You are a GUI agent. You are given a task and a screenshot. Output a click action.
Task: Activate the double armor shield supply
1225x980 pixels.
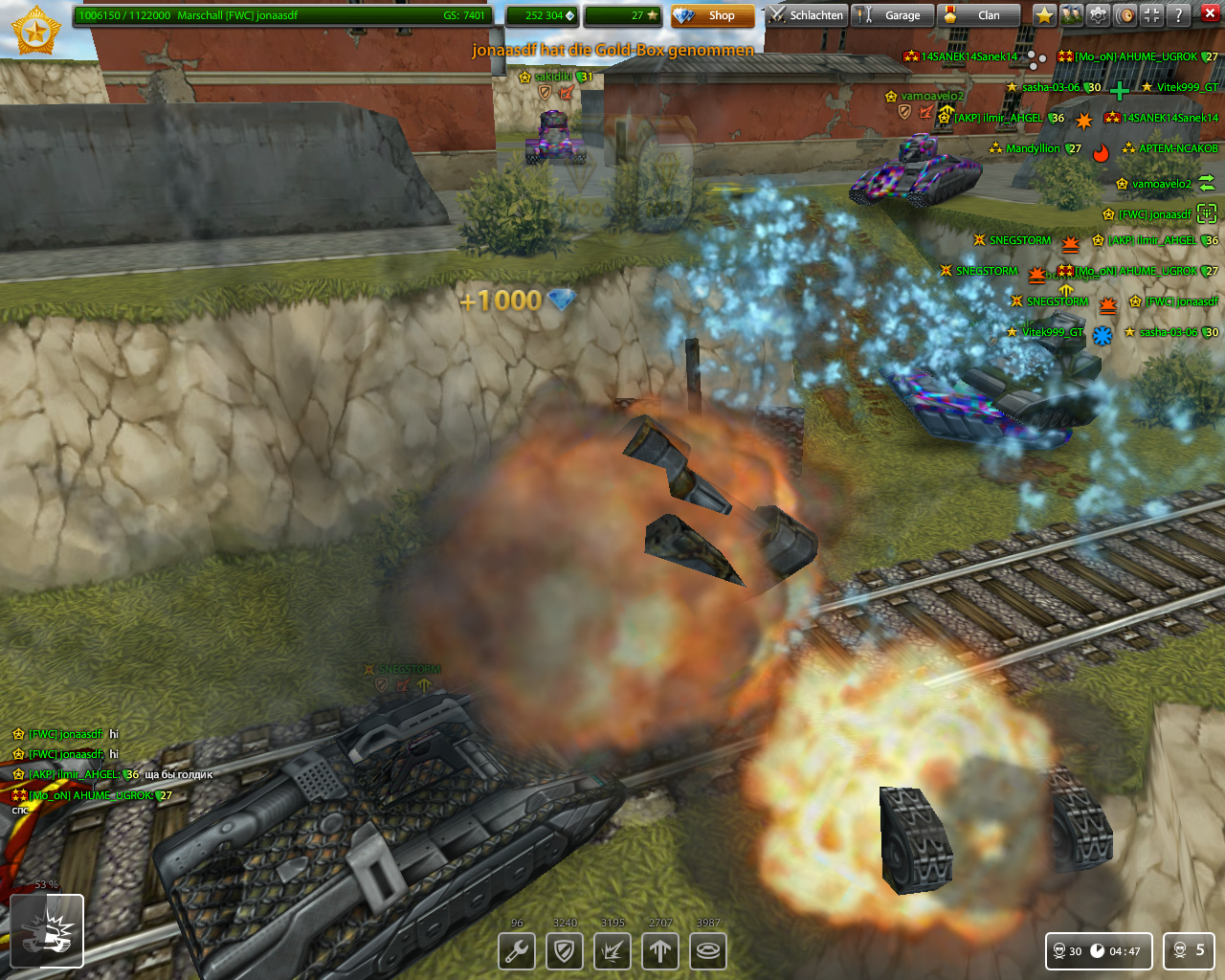point(565,951)
